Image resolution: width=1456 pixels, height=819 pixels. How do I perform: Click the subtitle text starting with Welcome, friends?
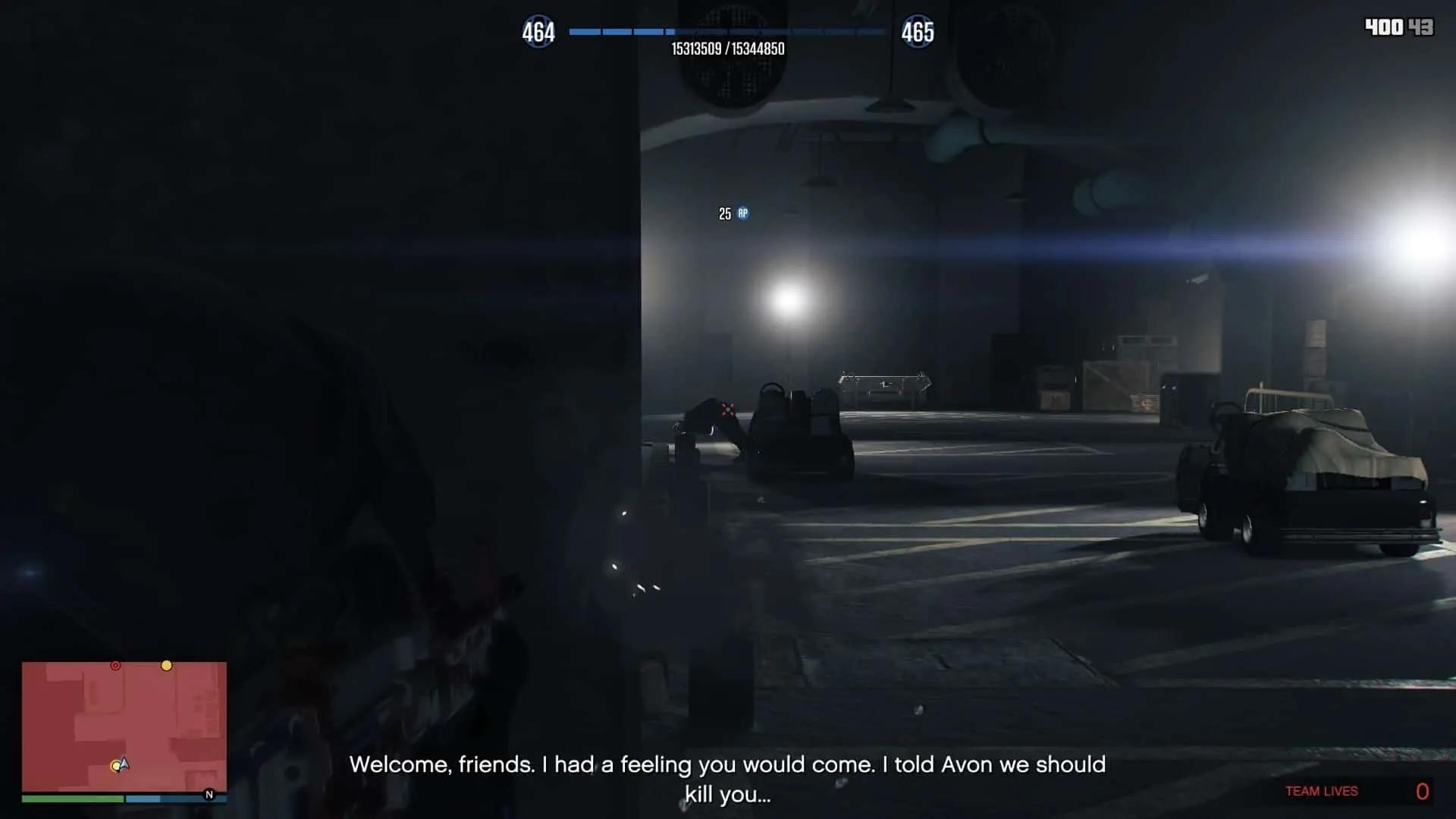pos(728,765)
